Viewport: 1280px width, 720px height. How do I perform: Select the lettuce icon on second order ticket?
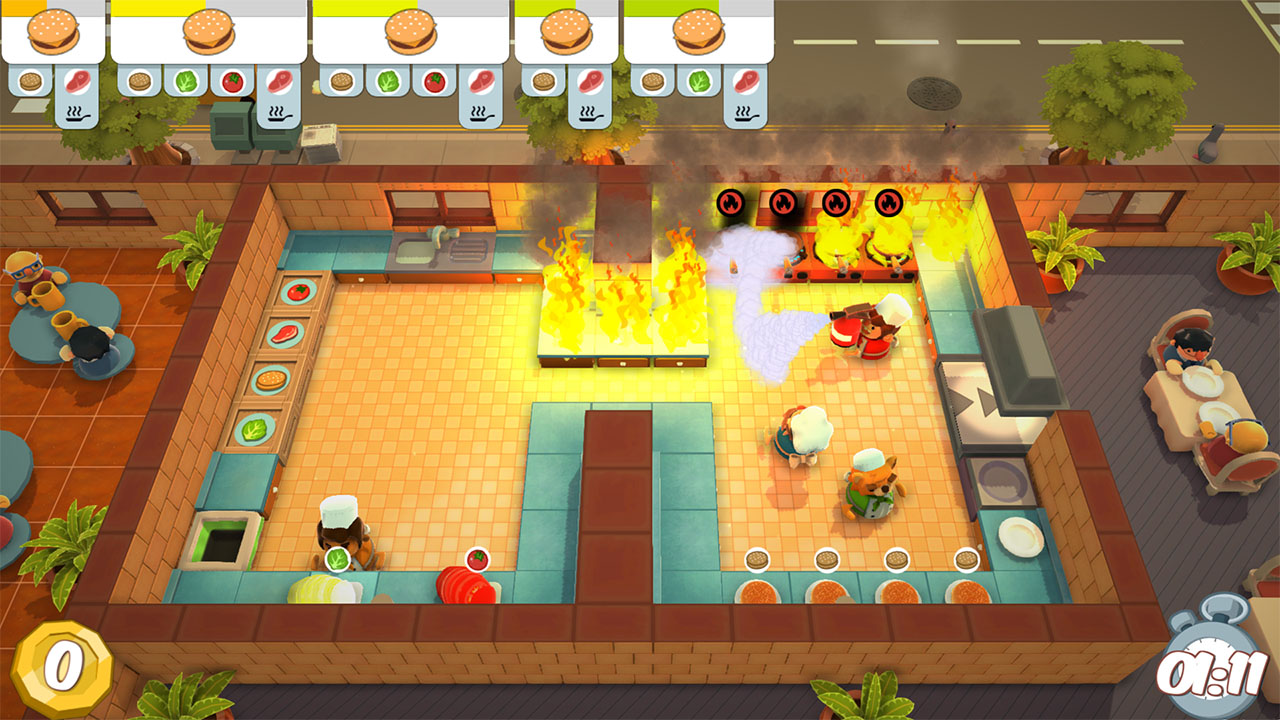coord(185,80)
